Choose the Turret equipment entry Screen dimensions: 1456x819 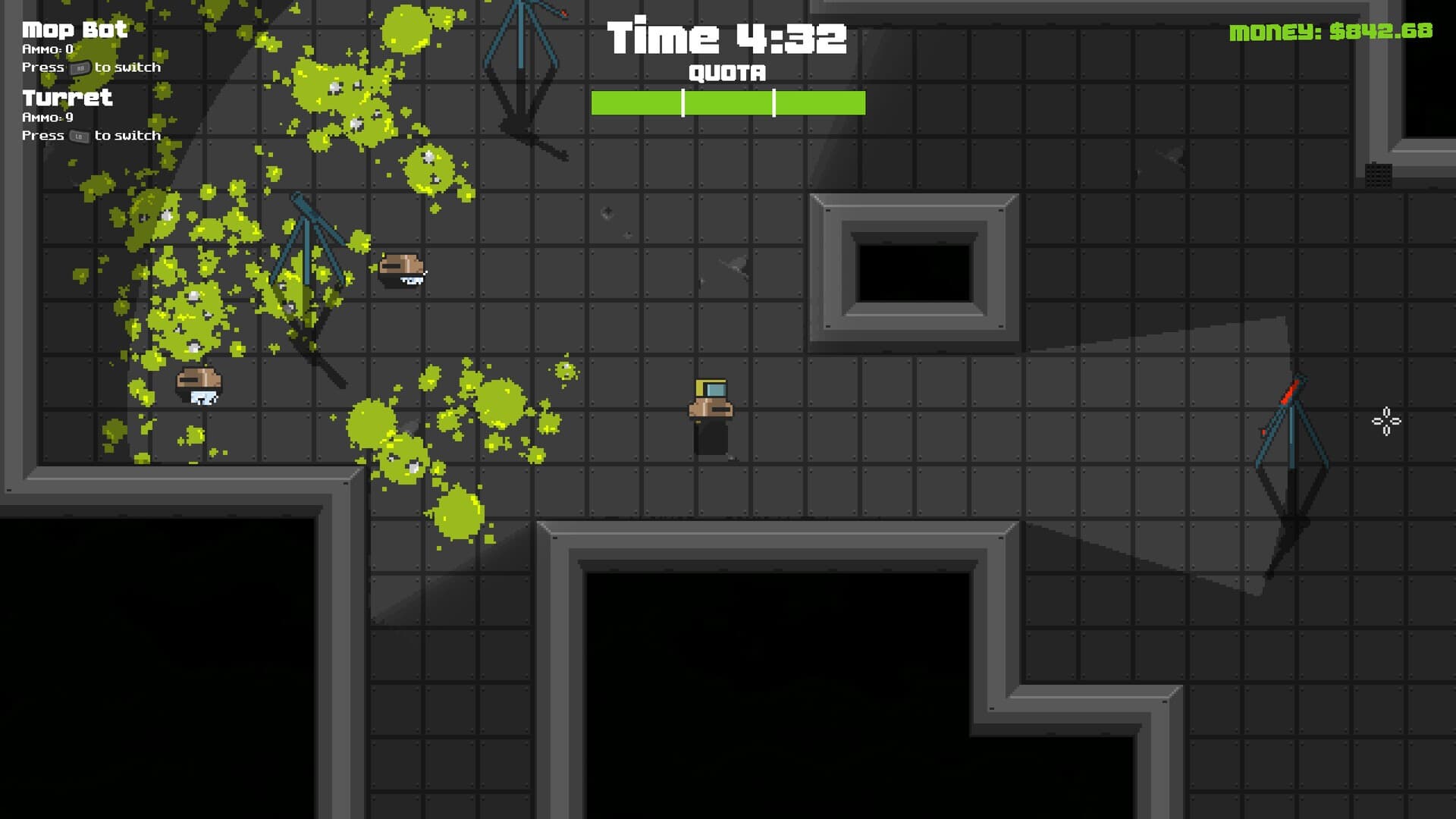tap(67, 98)
